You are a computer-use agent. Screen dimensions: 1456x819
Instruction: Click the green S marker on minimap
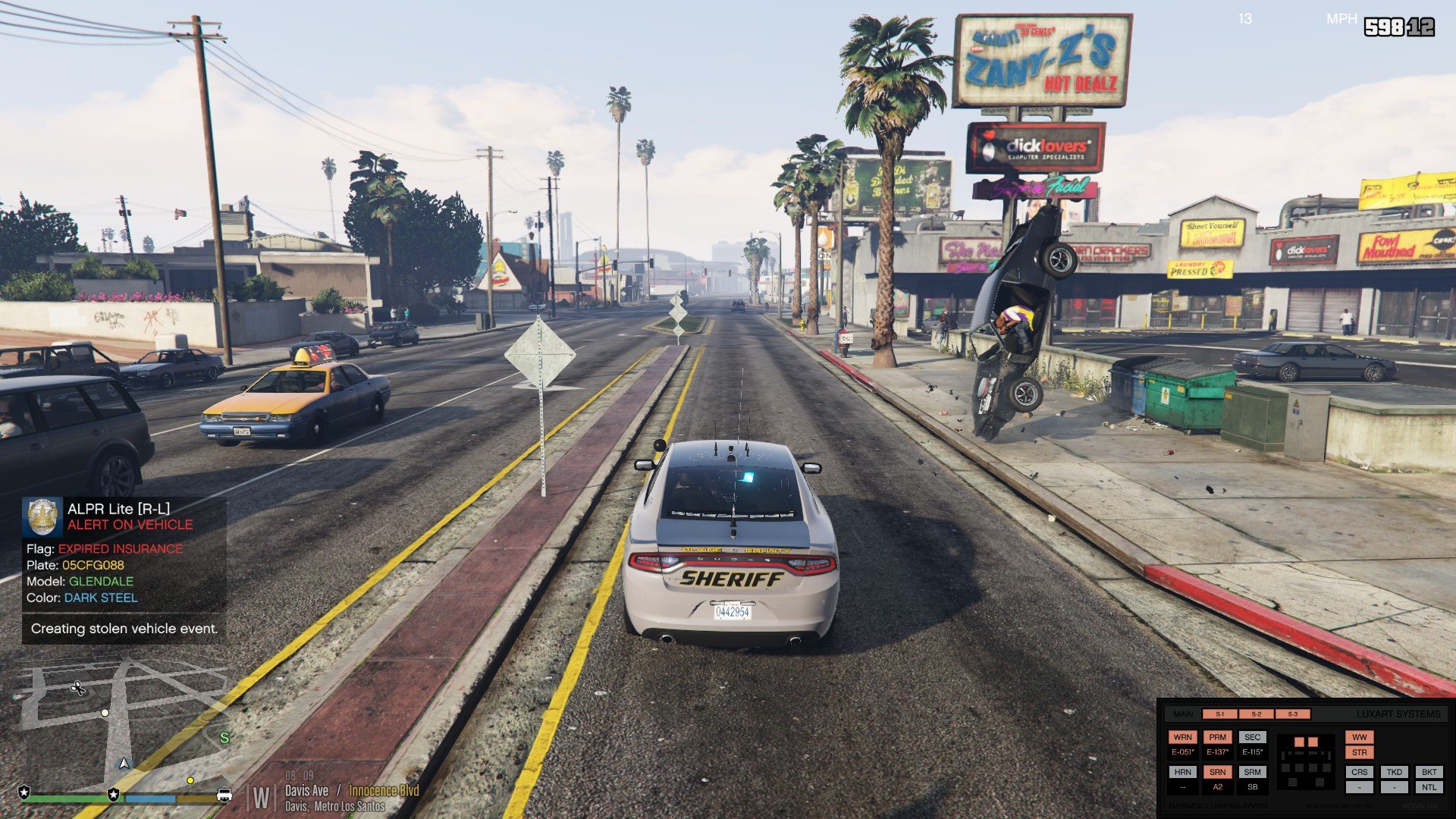click(224, 737)
